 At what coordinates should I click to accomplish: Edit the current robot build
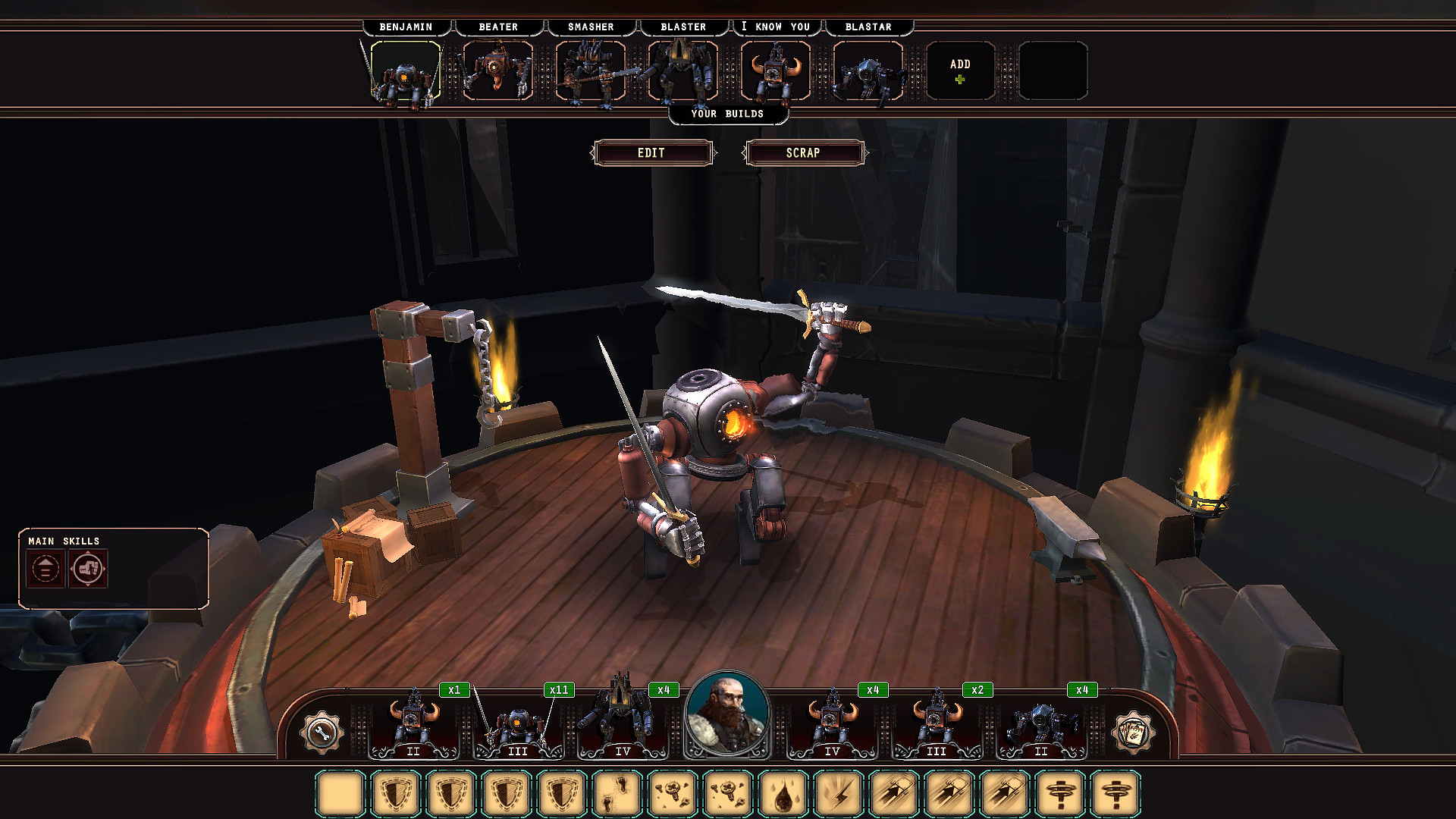651,153
